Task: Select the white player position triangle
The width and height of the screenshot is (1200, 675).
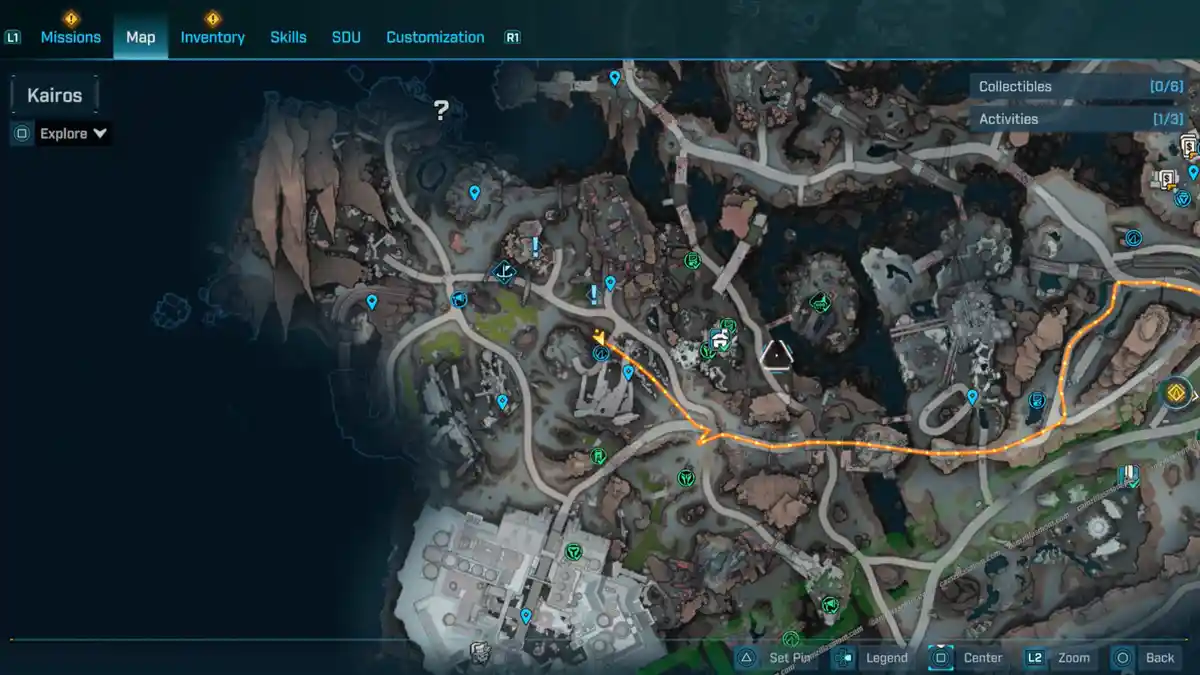Action: coord(776,354)
